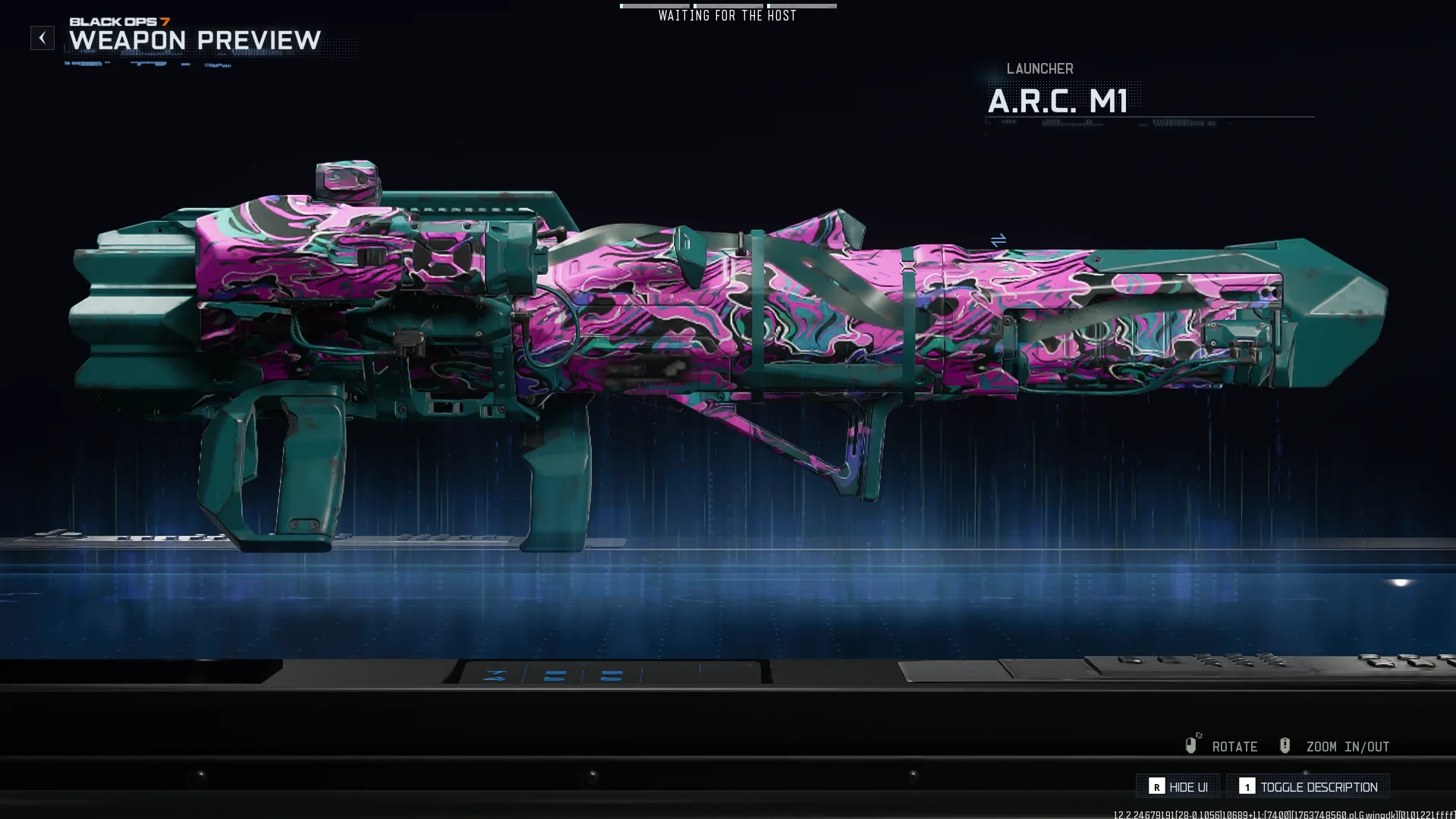Click the 1 key icon beside TOGGLE DESCRIPTION
The height and width of the screenshot is (819, 1456).
1249,786
